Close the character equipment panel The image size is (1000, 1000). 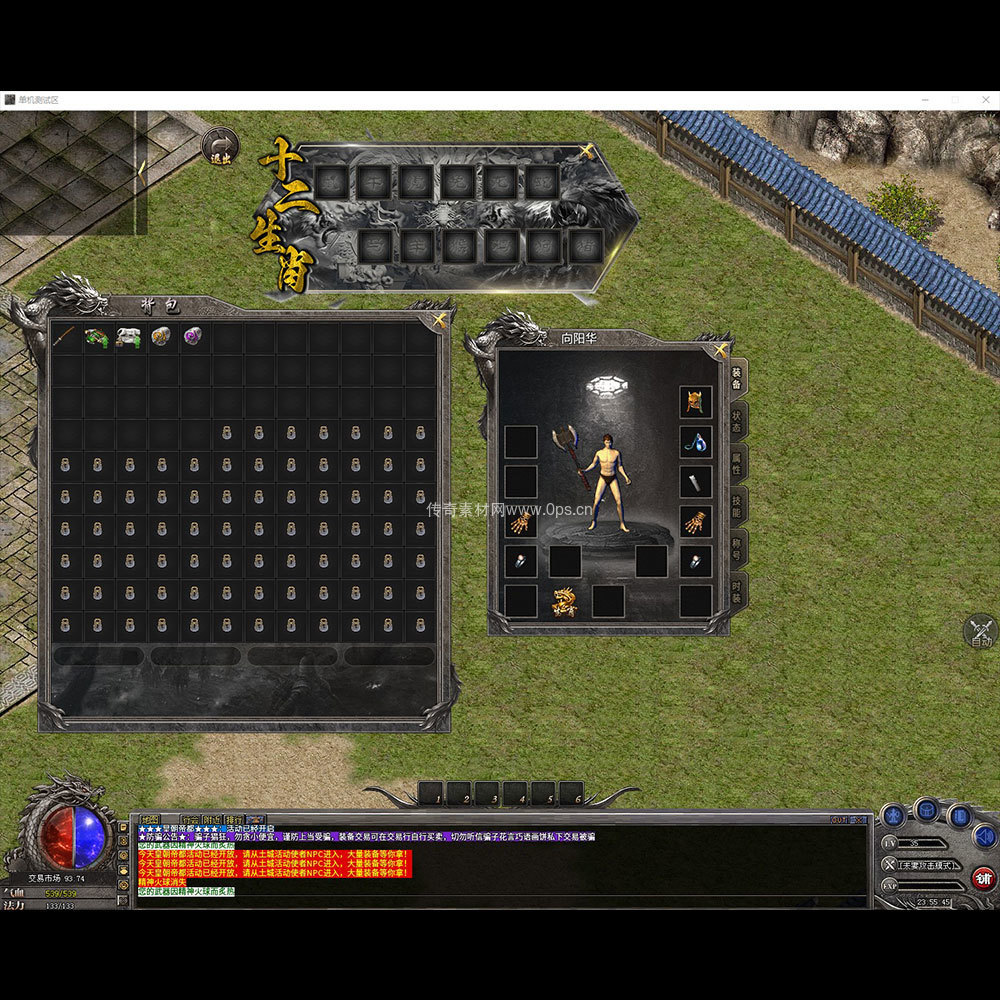[x=722, y=350]
